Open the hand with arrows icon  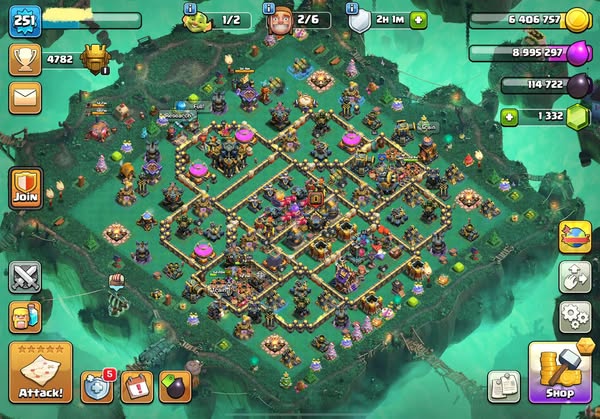575,277
